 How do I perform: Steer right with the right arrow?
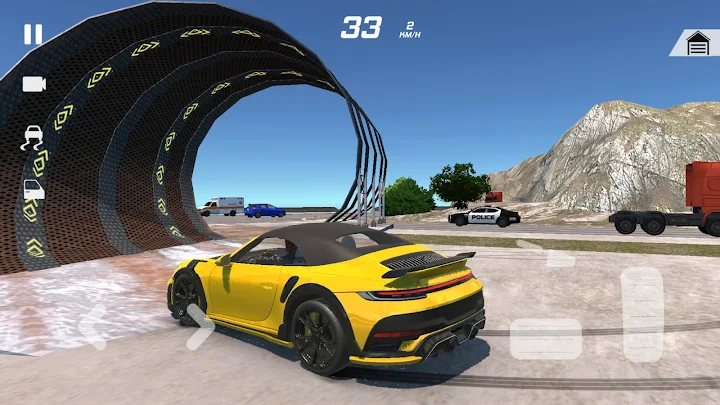[199, 327]
